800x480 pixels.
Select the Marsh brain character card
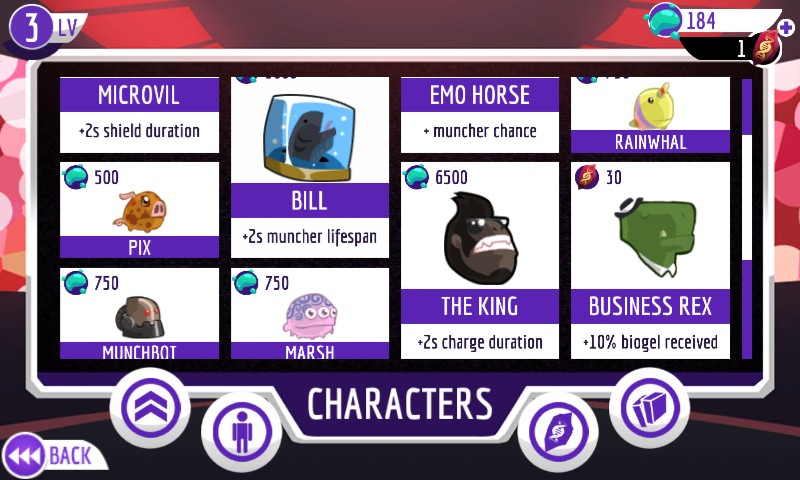(310, 313)
